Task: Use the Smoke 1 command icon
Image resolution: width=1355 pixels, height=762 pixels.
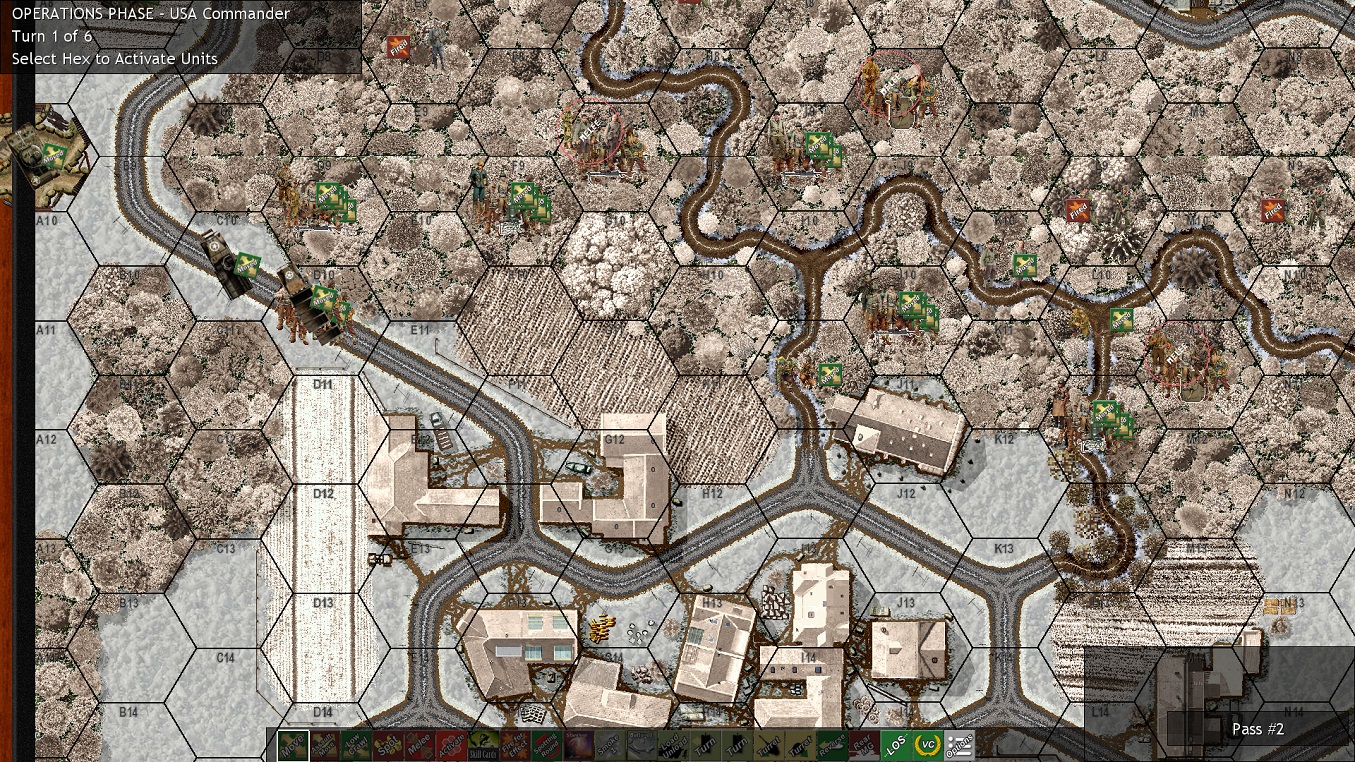Action: (x=609, y=745)
